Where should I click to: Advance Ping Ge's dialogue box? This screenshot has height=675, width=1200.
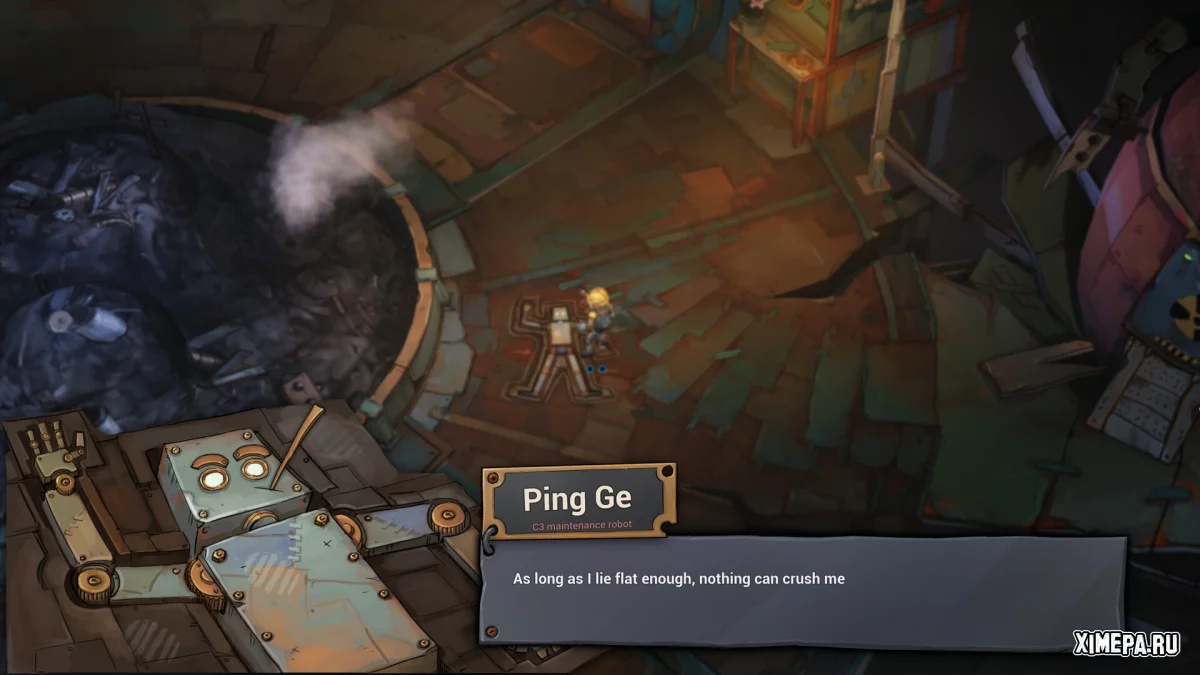point(800,593)
